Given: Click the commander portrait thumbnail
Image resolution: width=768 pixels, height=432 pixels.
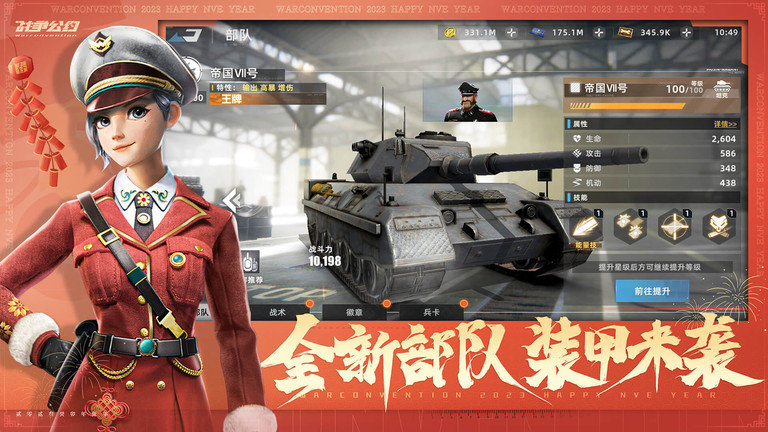Looking at the screenshot, I should (470, 101).
